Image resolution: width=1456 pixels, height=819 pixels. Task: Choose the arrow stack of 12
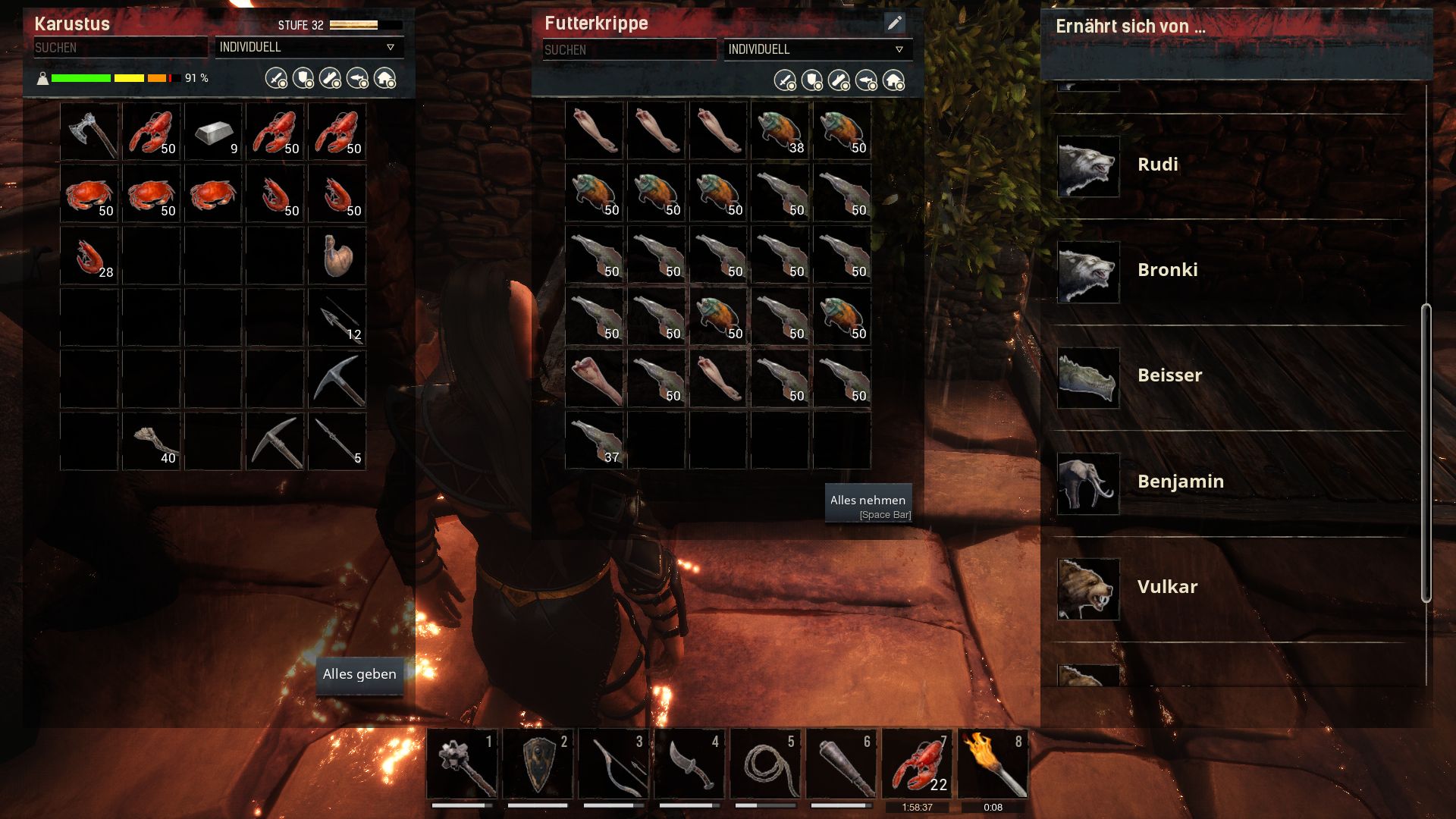(x=337, y=318)
